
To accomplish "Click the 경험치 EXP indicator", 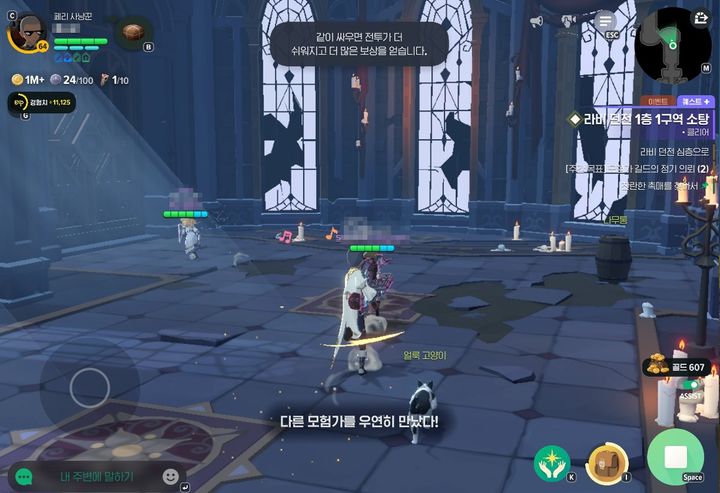I will coord(40,101).
